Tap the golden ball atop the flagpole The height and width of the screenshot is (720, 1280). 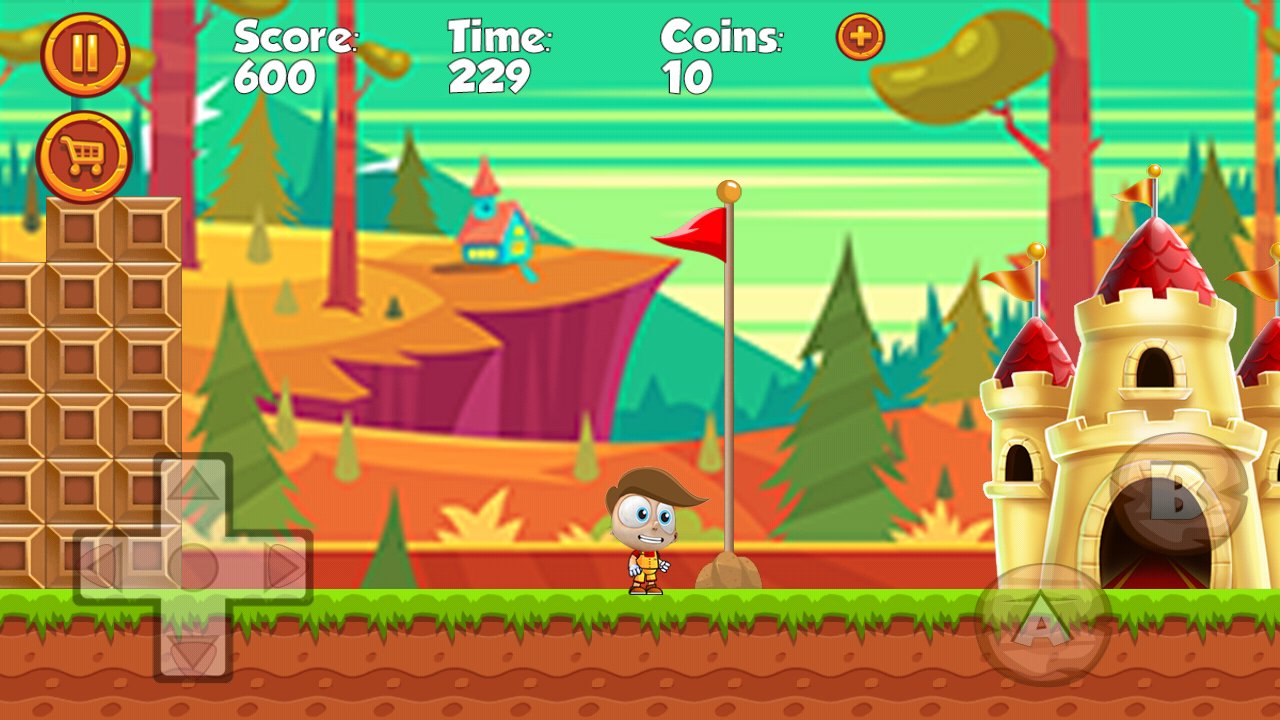coord(727,190)
